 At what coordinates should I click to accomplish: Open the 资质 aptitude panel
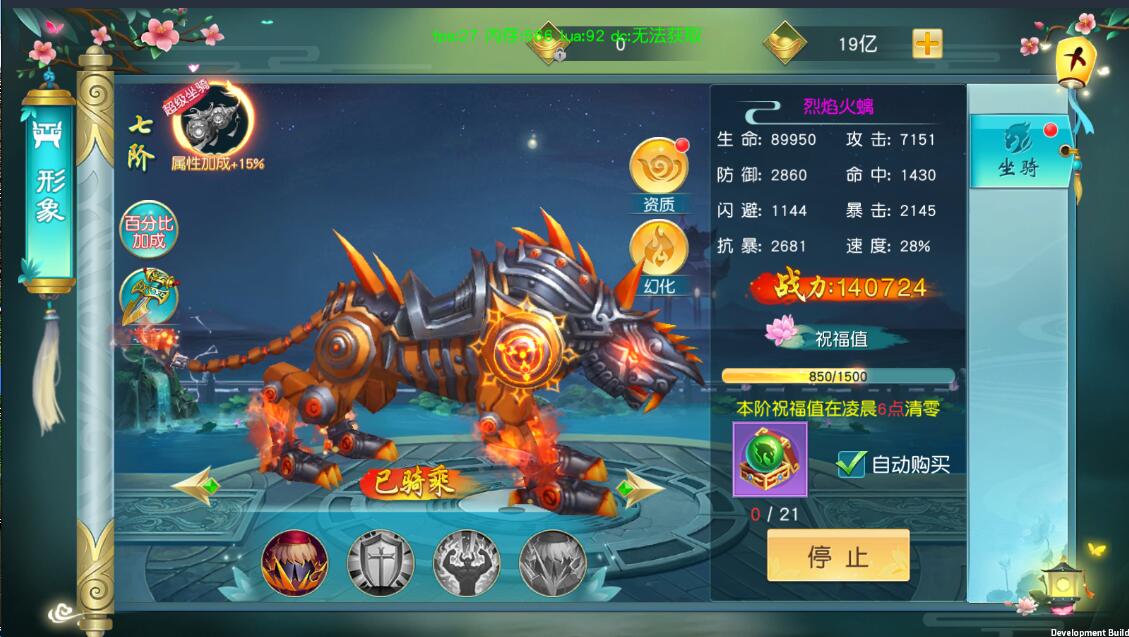pos(658,171)
